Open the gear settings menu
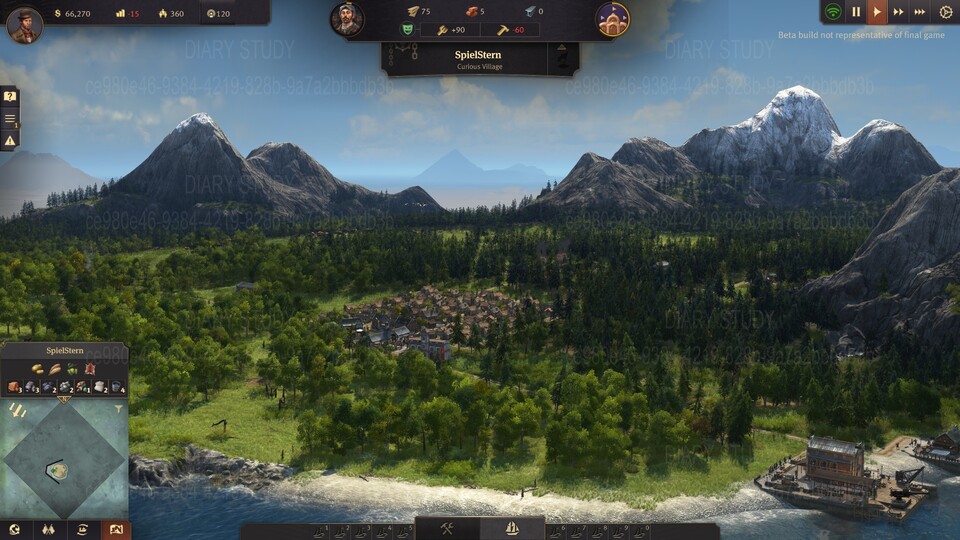Viewport: 960px width, 540px height. pyautogui.click(x=946, y=12)
